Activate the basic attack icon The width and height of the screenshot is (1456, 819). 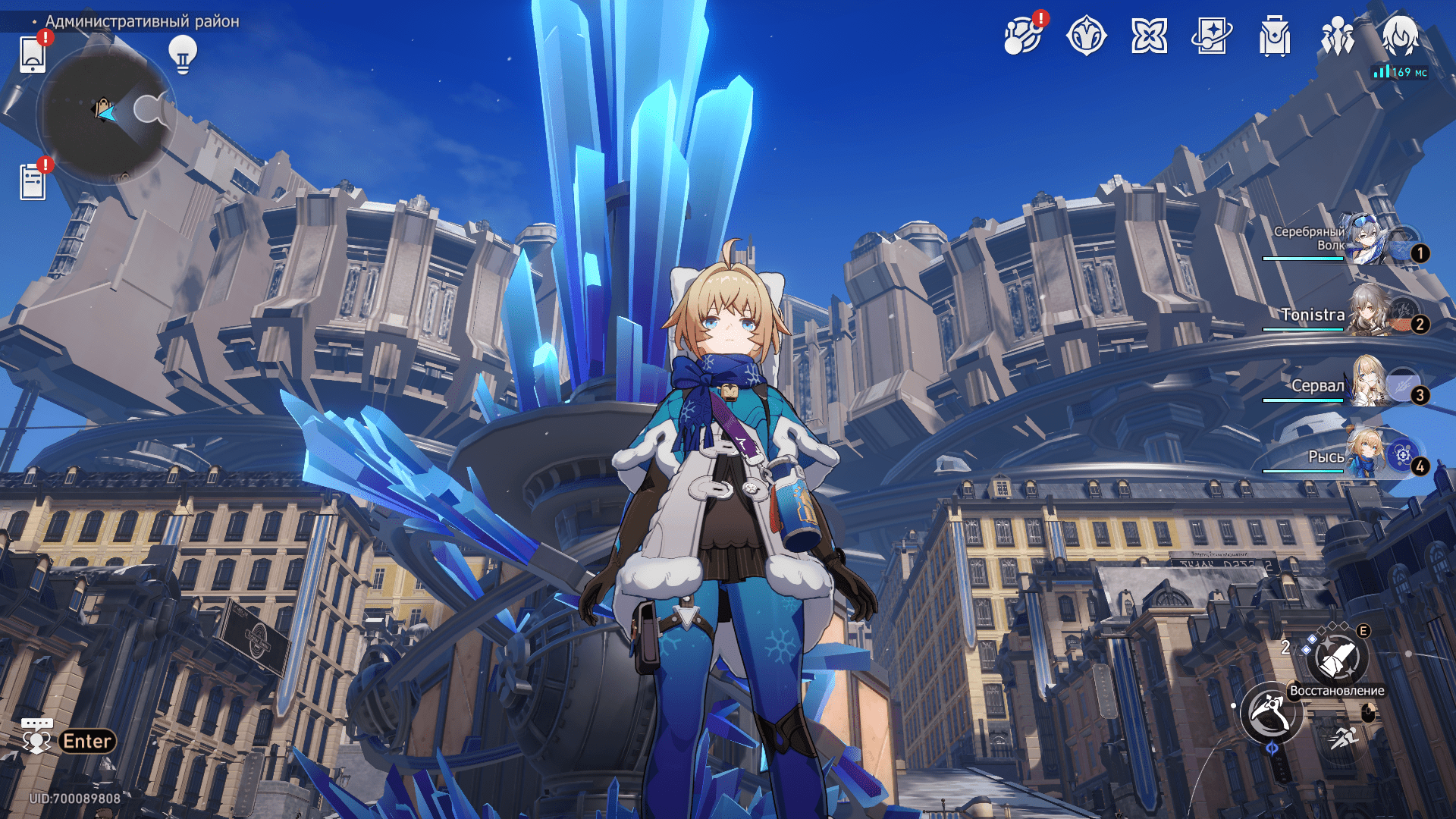pyautogui.click(x=1269, y=713)
